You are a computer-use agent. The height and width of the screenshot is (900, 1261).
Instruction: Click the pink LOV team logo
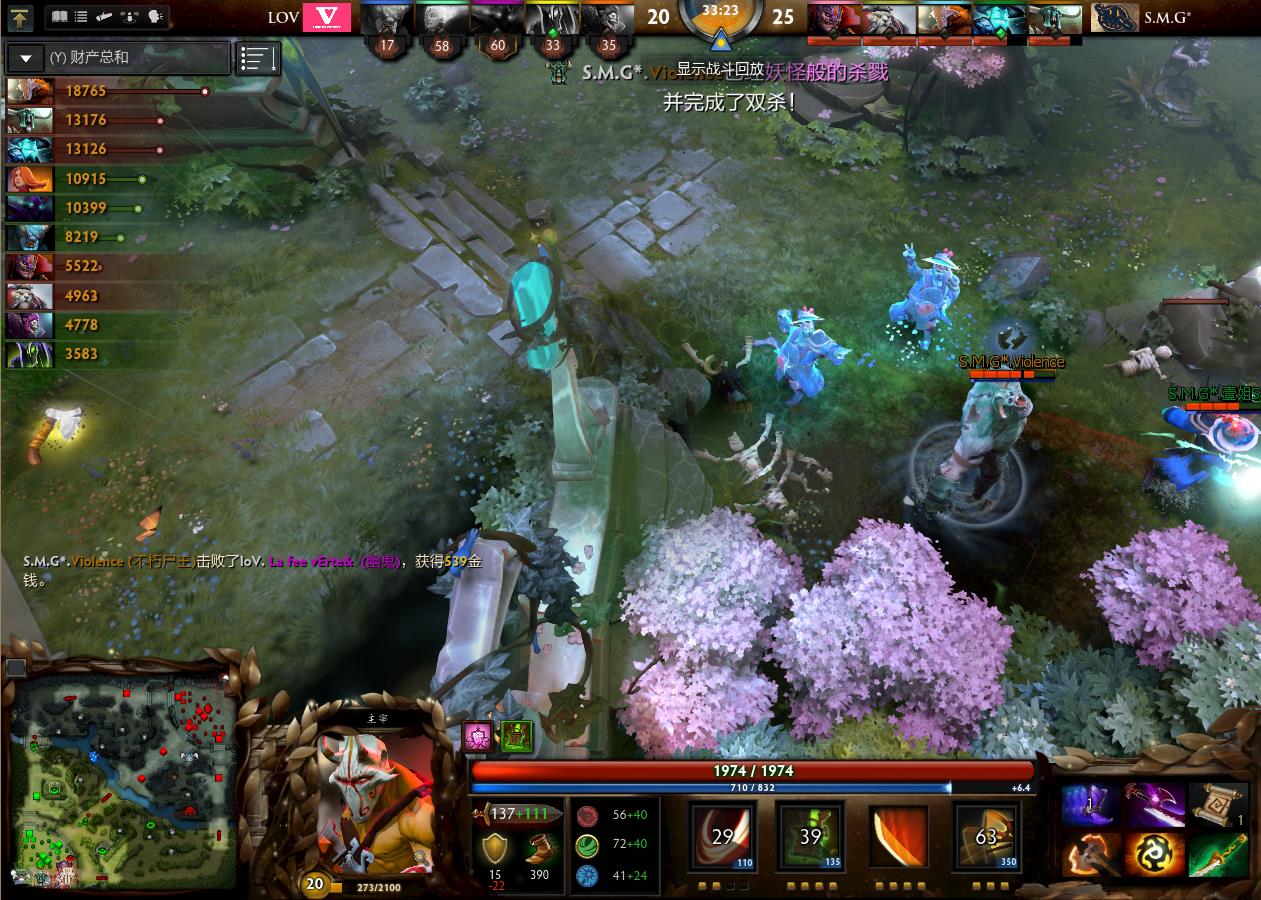coord(327,17)
